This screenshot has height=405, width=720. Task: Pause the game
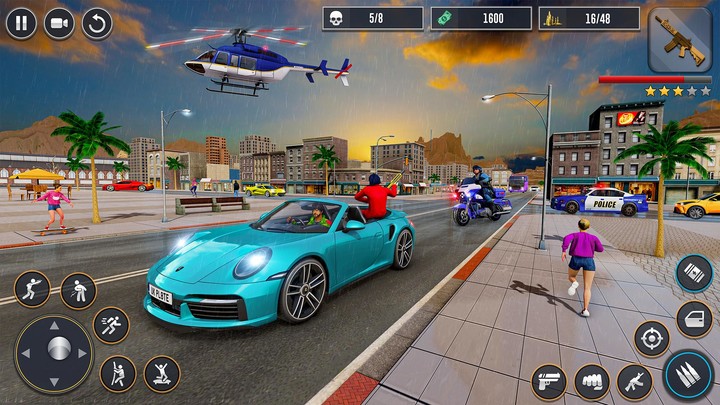click(21, 22)
